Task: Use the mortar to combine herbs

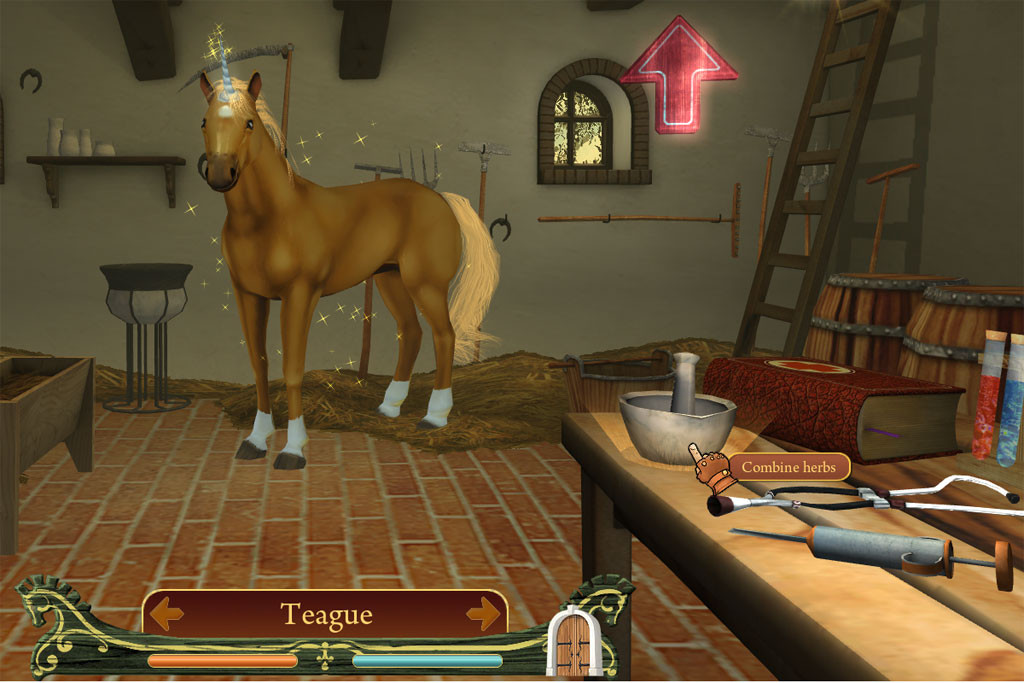Action: (677, 409)
